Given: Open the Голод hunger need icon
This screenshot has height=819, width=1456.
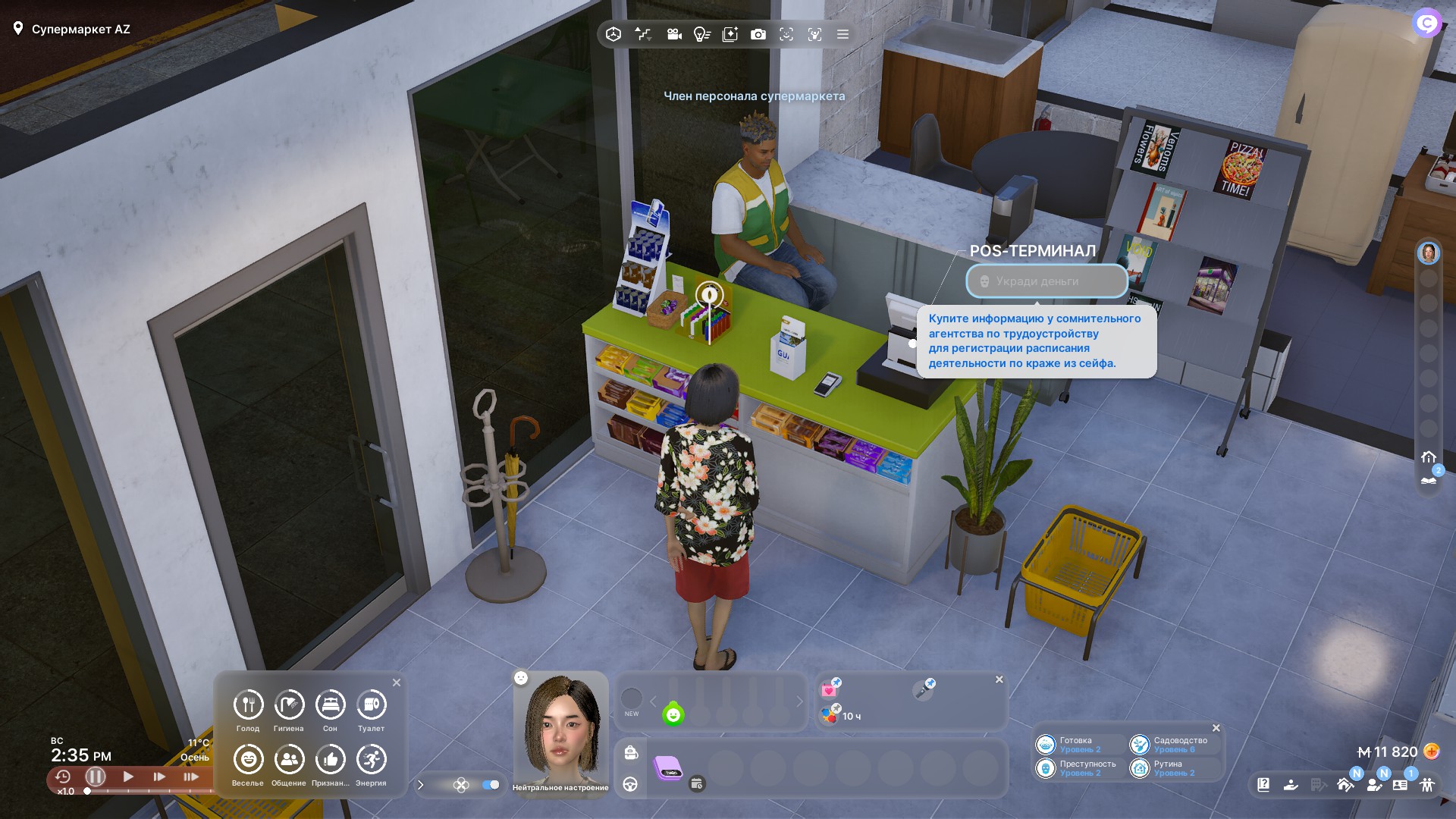Looking at the screenshot, I should pyautogui.click(x=248, y=705).
